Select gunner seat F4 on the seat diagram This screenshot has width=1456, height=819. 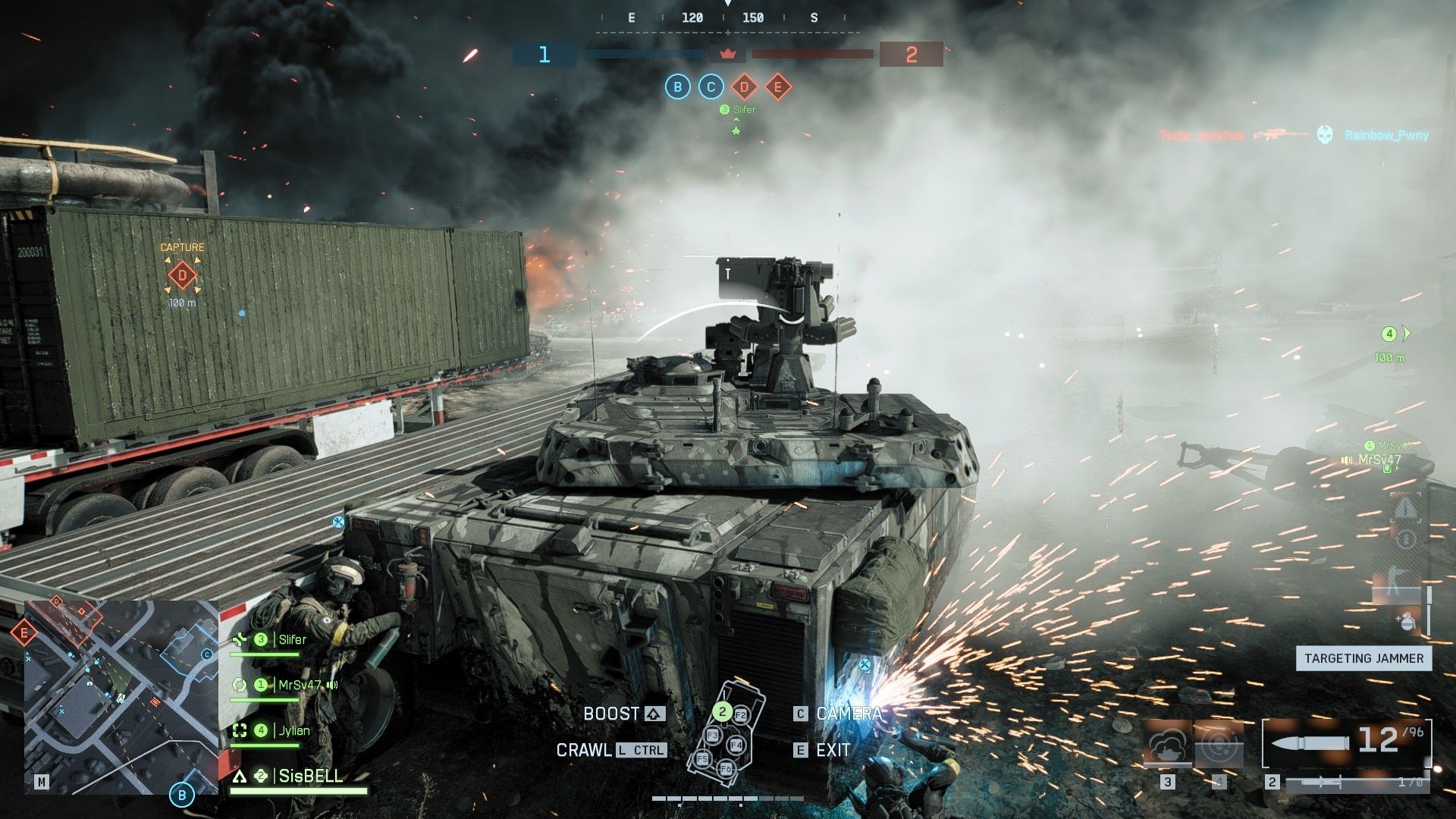[736, 745]
